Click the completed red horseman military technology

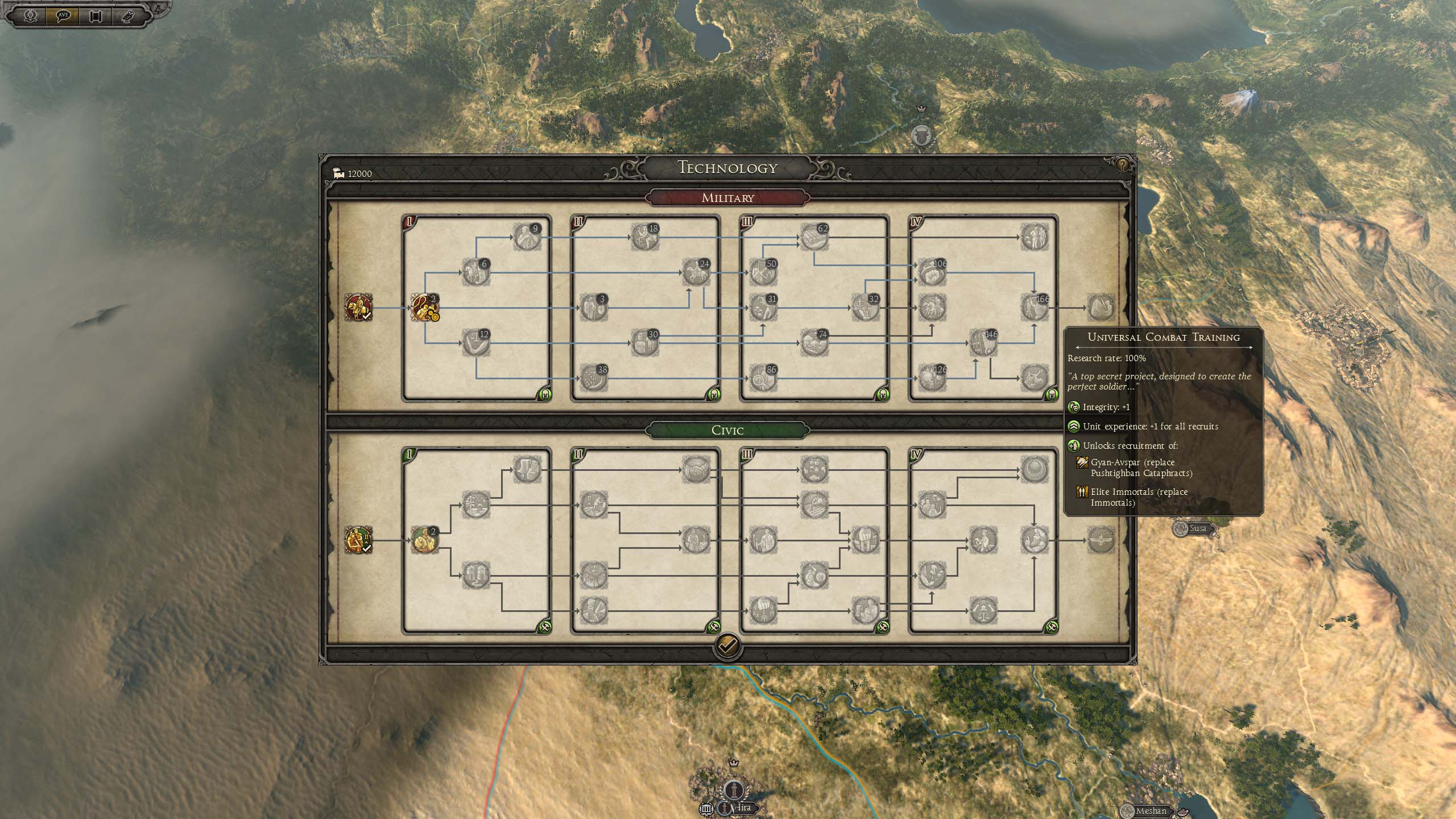point(358,307)
